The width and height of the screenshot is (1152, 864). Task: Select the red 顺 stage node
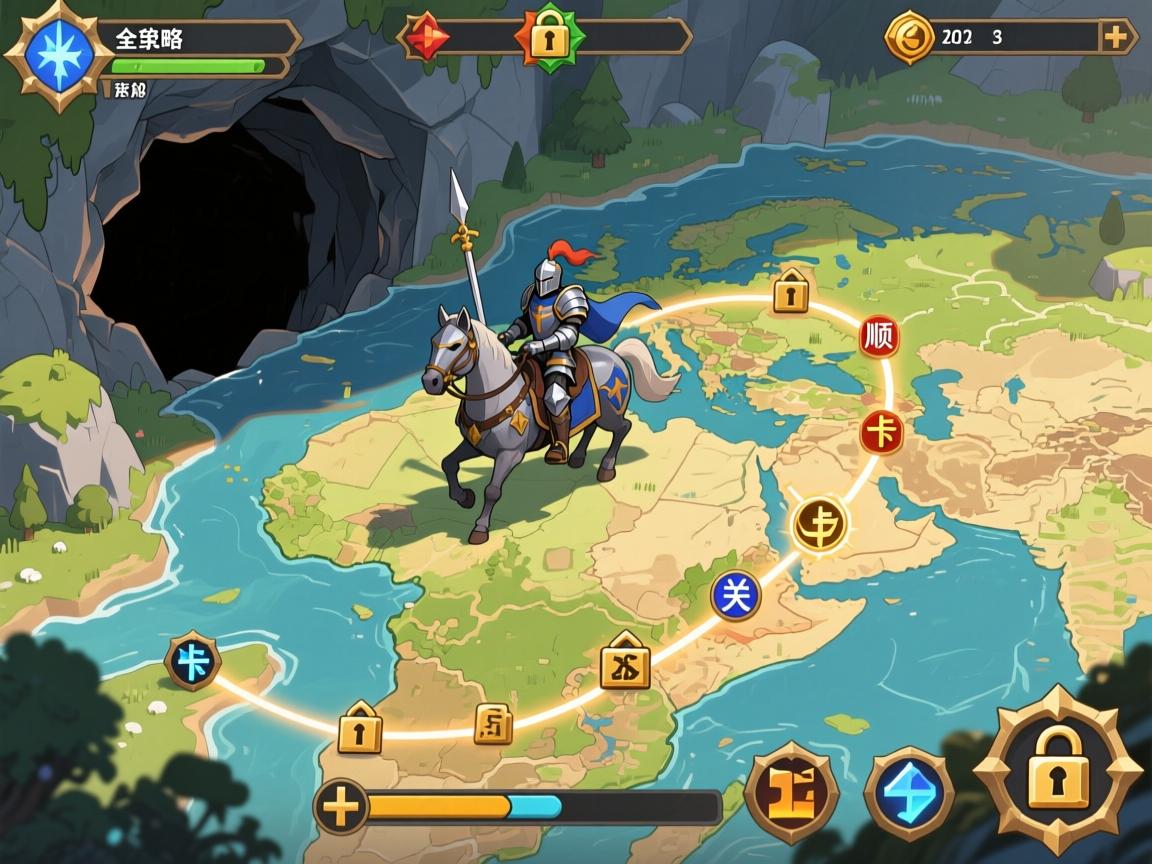(x=879, y=336)
